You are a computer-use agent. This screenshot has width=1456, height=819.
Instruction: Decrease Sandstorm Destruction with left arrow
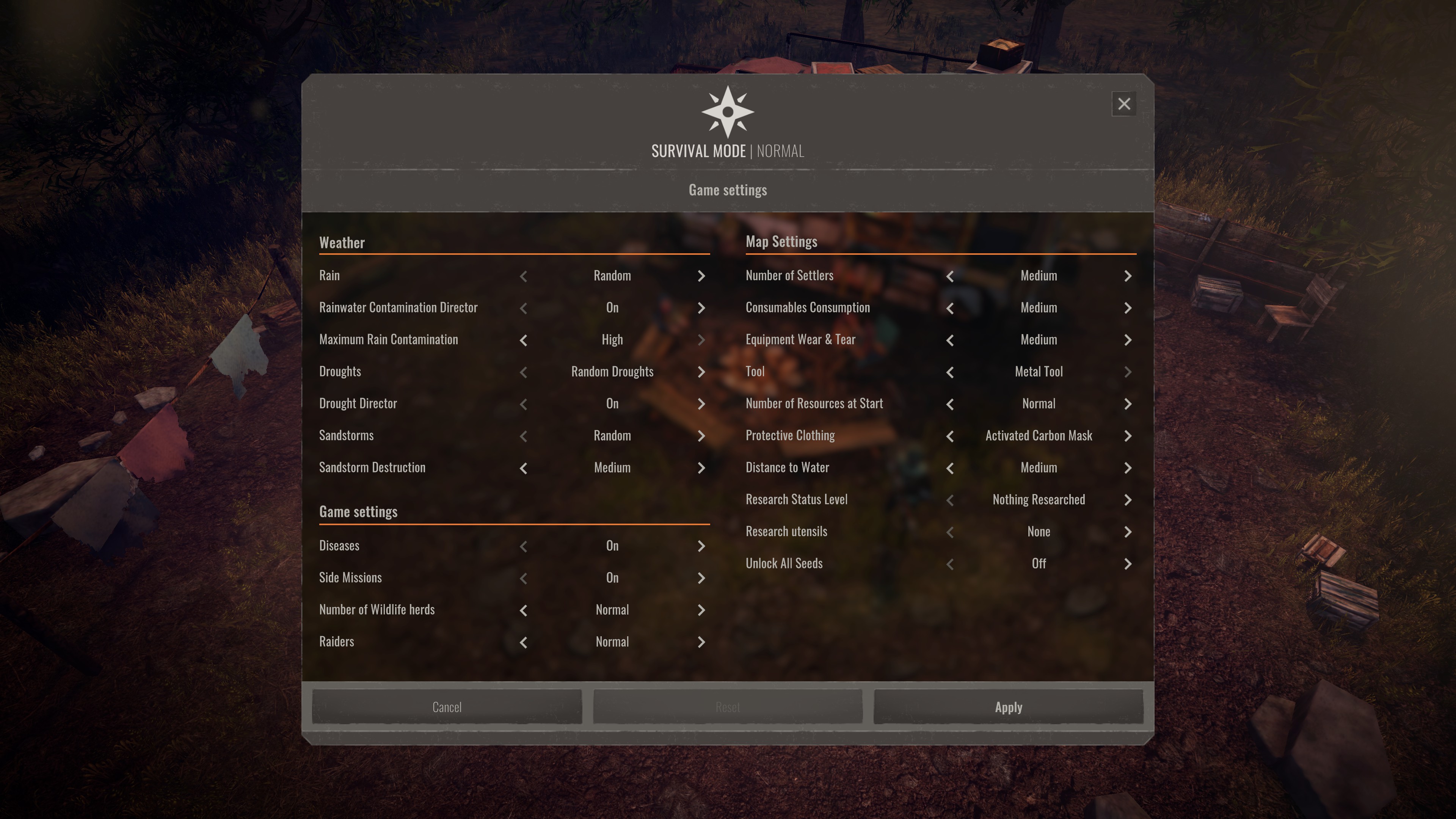[x=523, y=468]
